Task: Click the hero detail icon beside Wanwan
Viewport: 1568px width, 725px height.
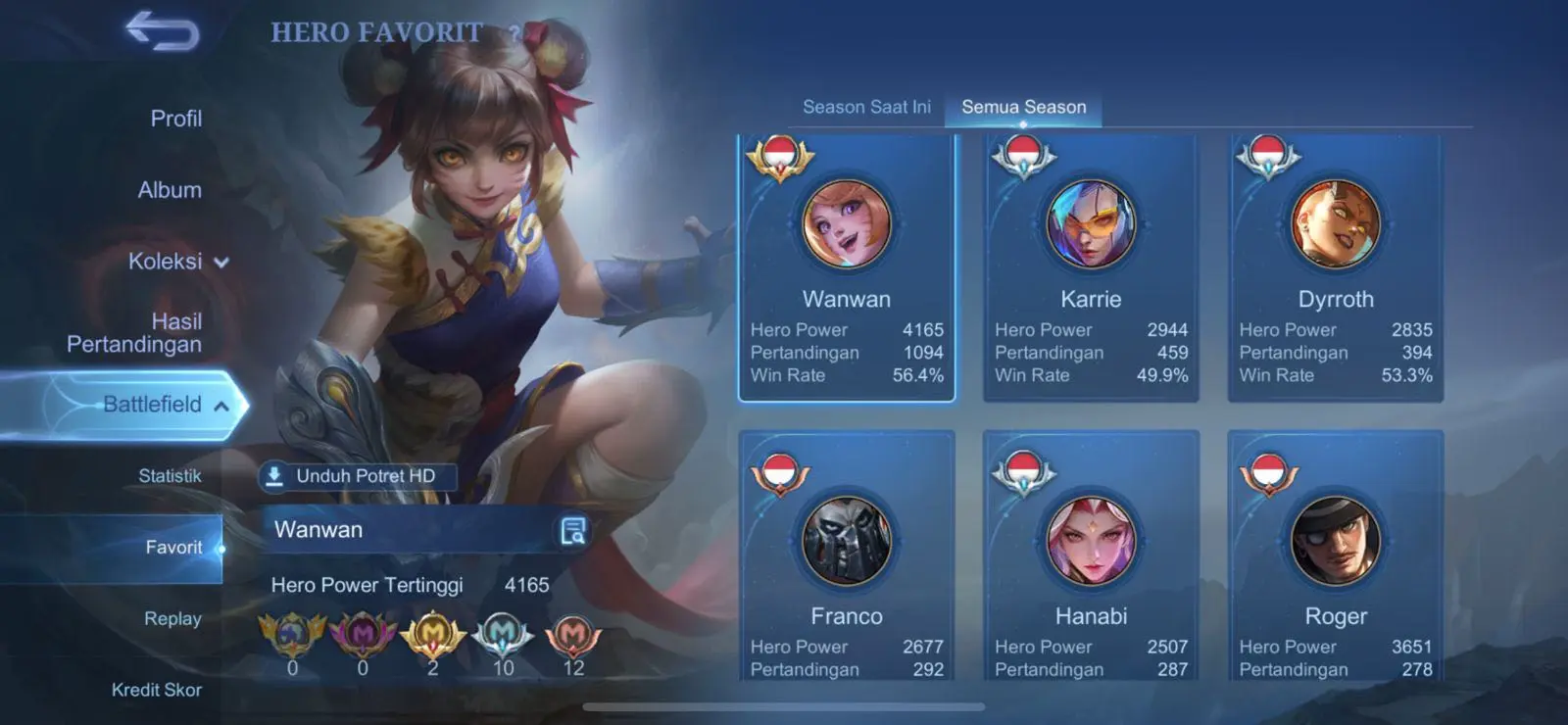Action: point(573,531)
